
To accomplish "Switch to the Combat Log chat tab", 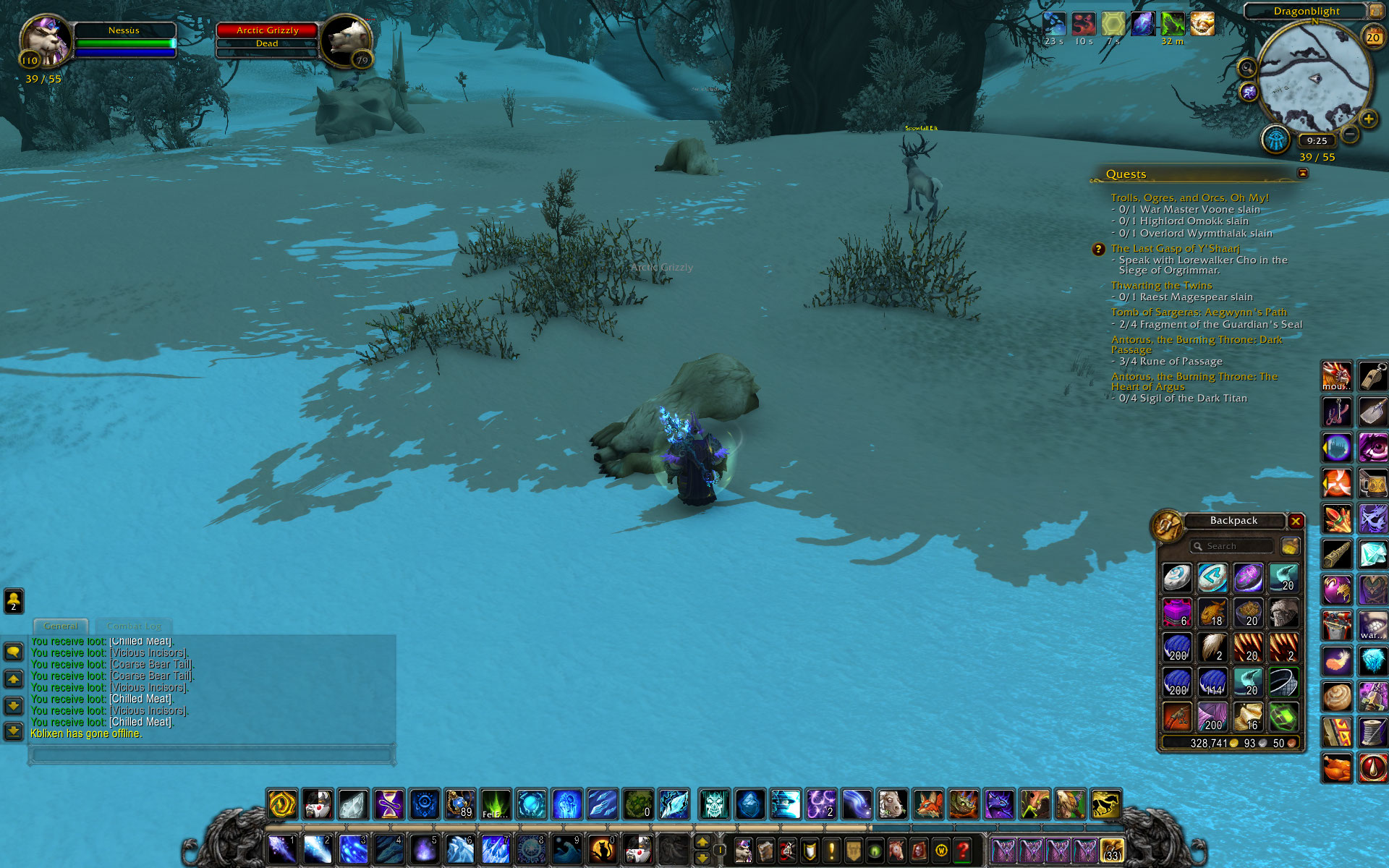I will (134, 626).
